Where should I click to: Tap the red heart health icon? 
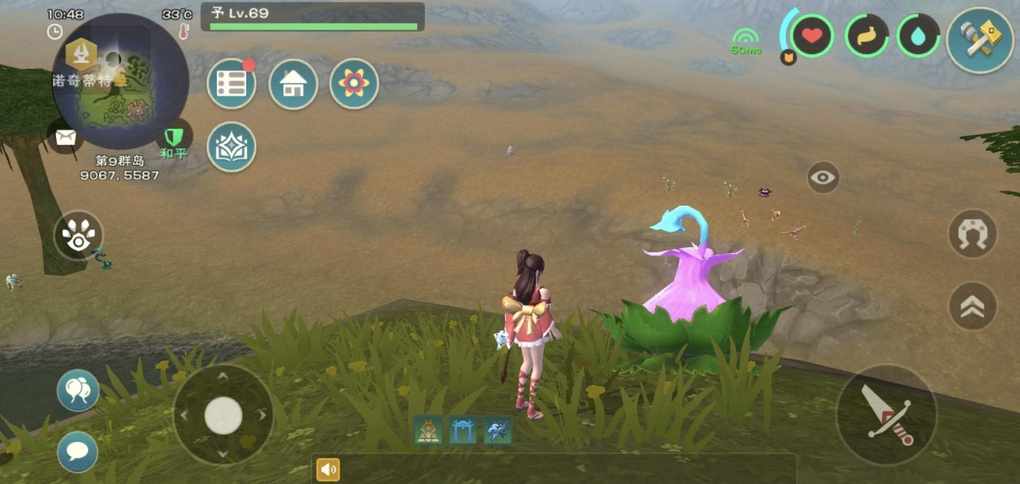coord(813,37)
